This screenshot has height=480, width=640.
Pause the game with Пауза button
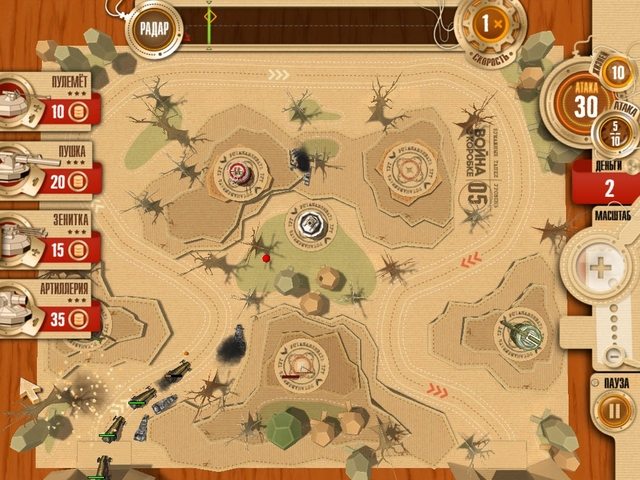[609, 410]
